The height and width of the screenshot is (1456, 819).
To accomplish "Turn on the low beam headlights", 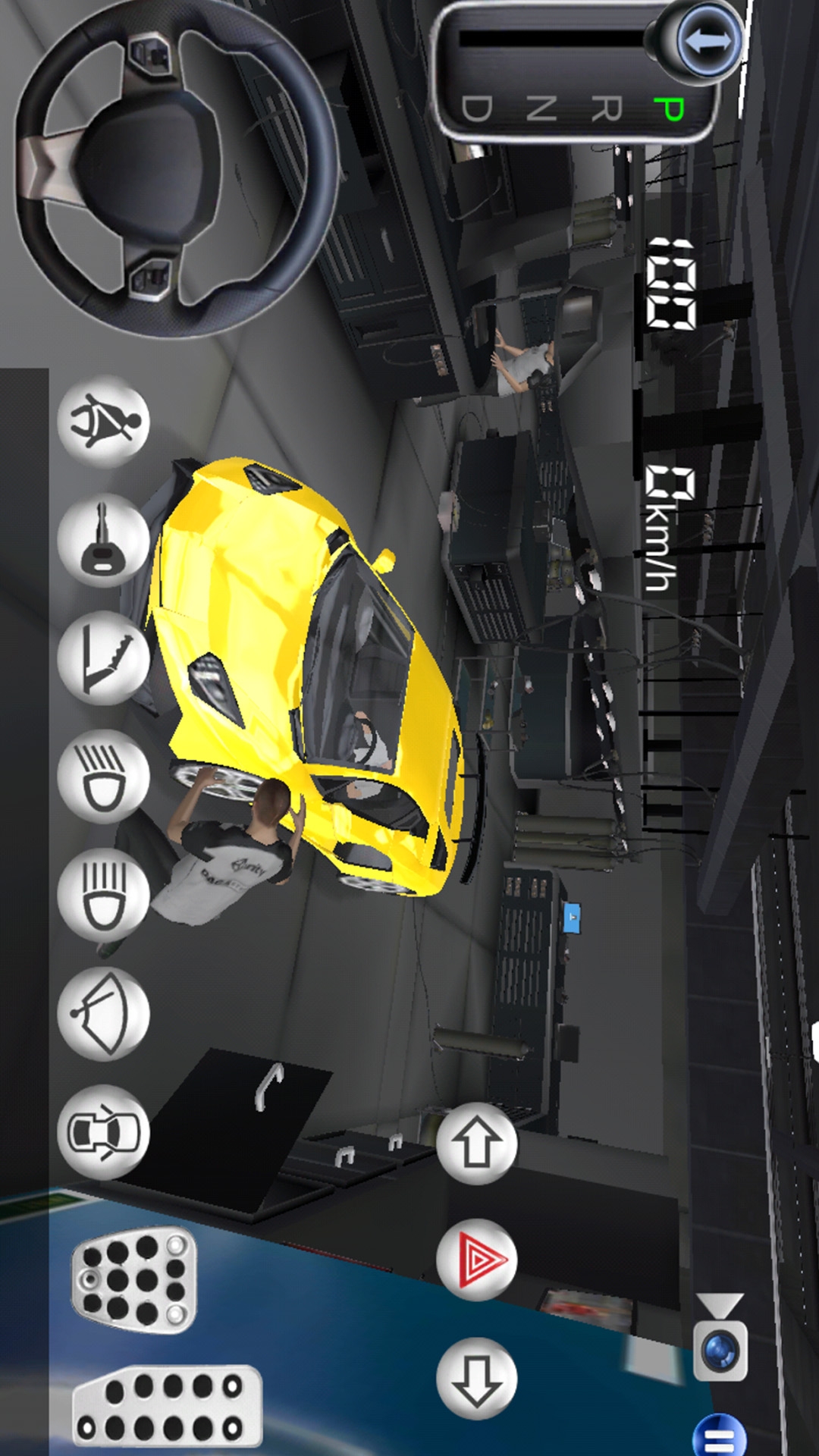I will pyautogui.click(x=104, y=777).
